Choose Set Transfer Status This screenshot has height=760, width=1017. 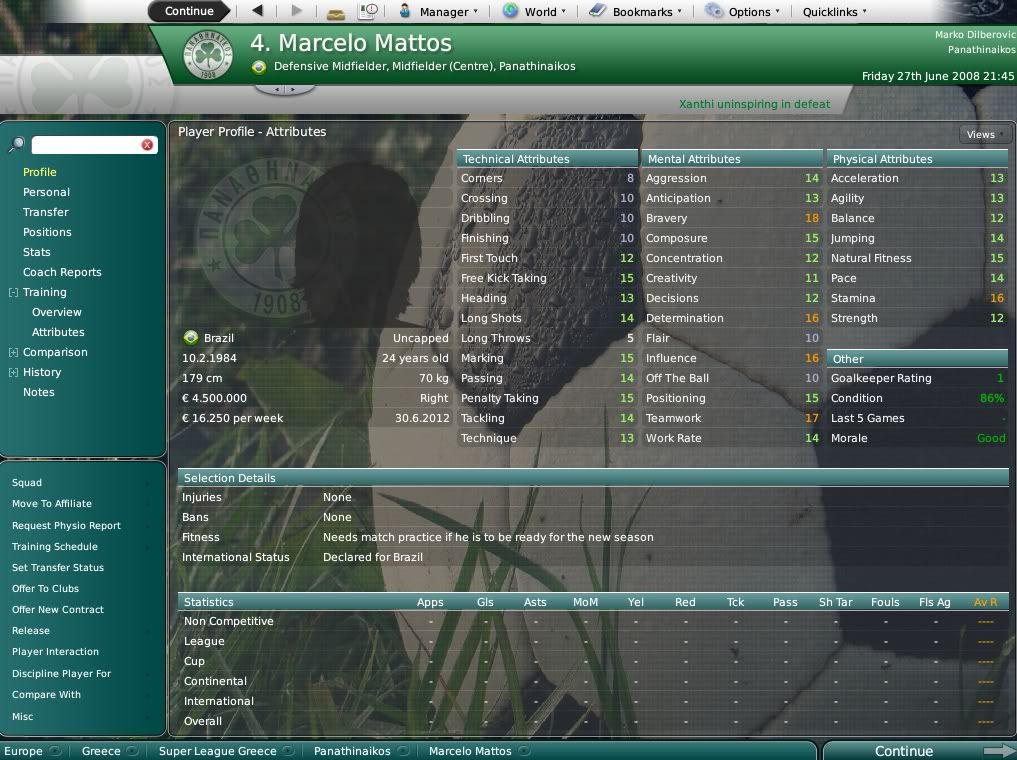click(58, 568)
